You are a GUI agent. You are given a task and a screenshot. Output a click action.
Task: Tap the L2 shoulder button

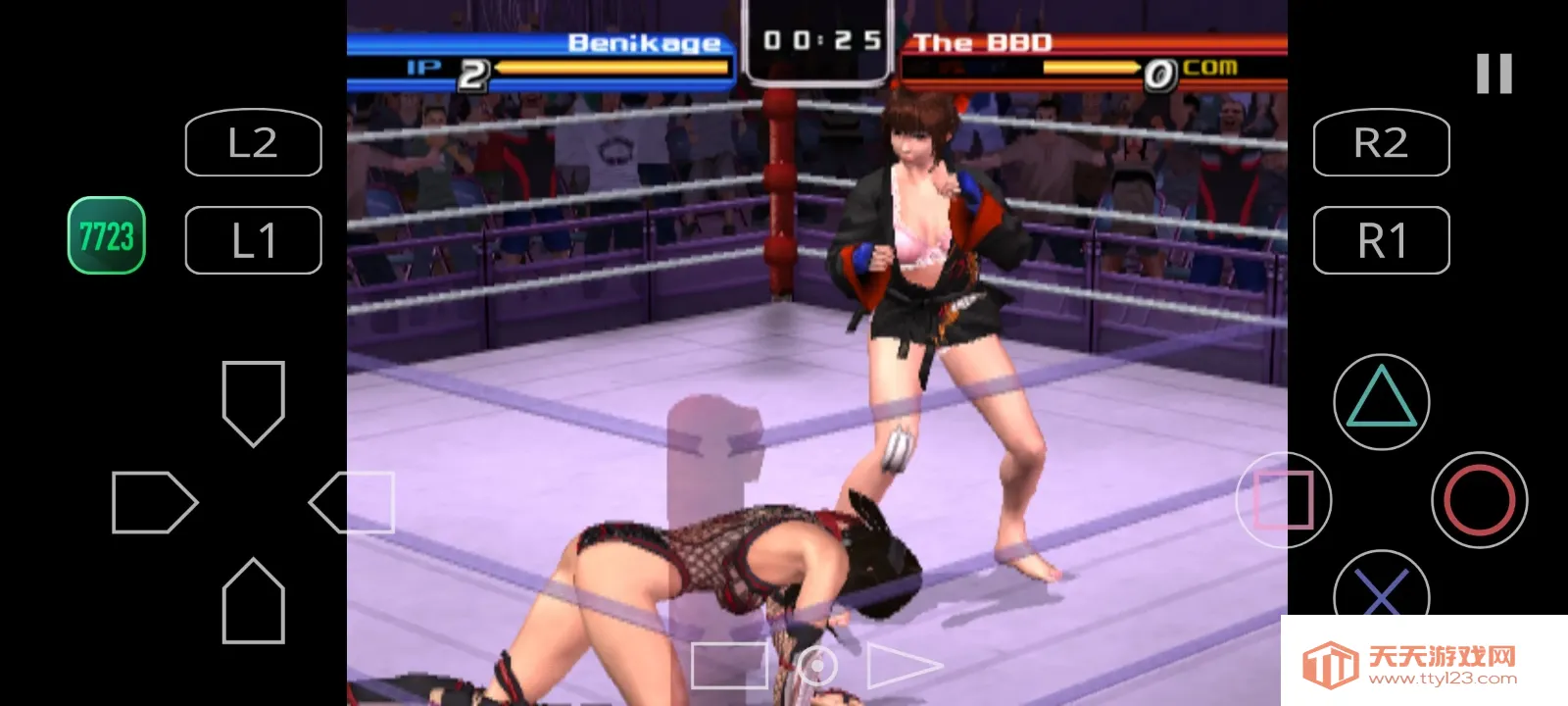pyautogui.click(x=253, y=143)
